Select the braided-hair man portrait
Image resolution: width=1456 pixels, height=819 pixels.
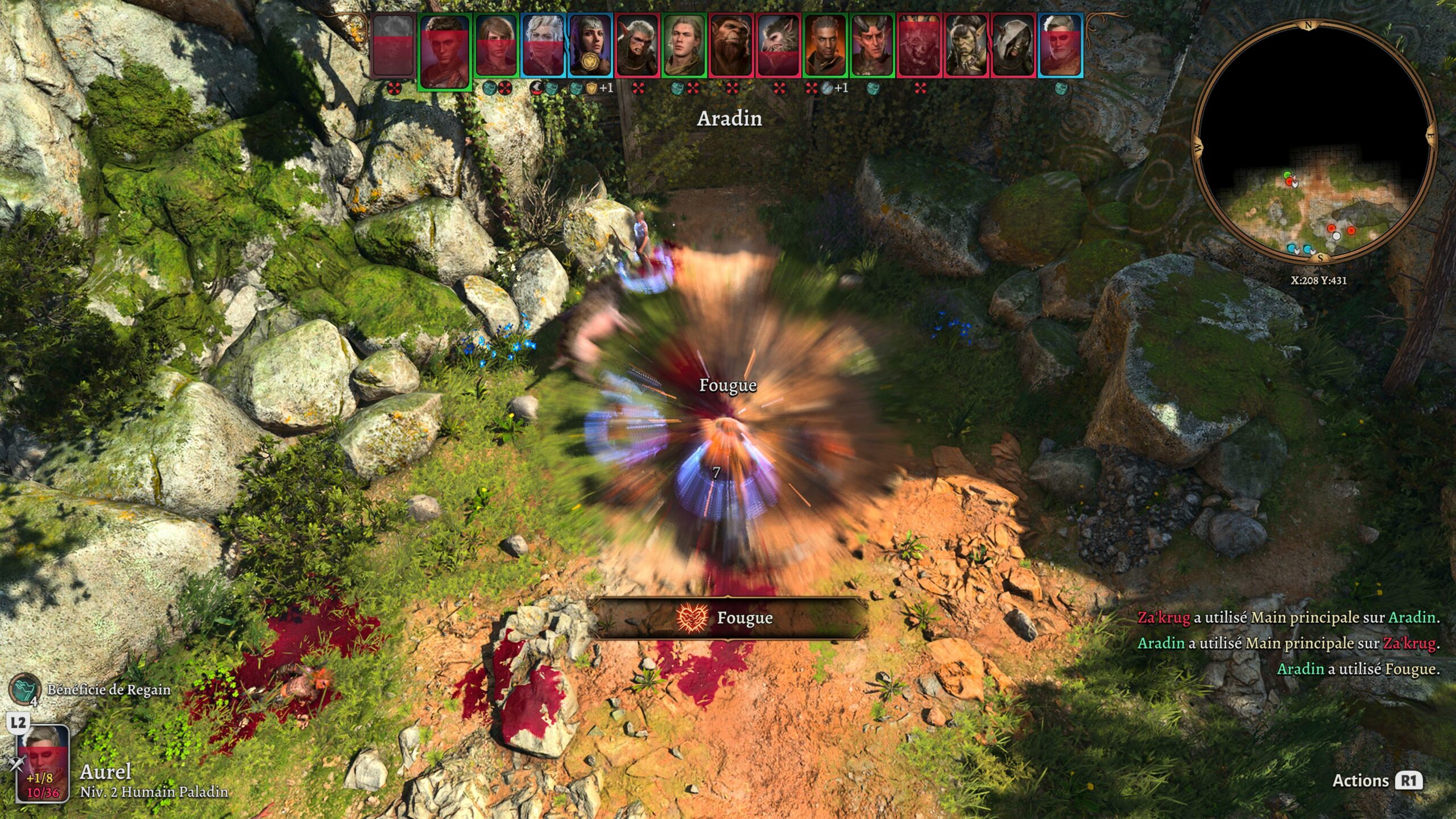point(825,45)
